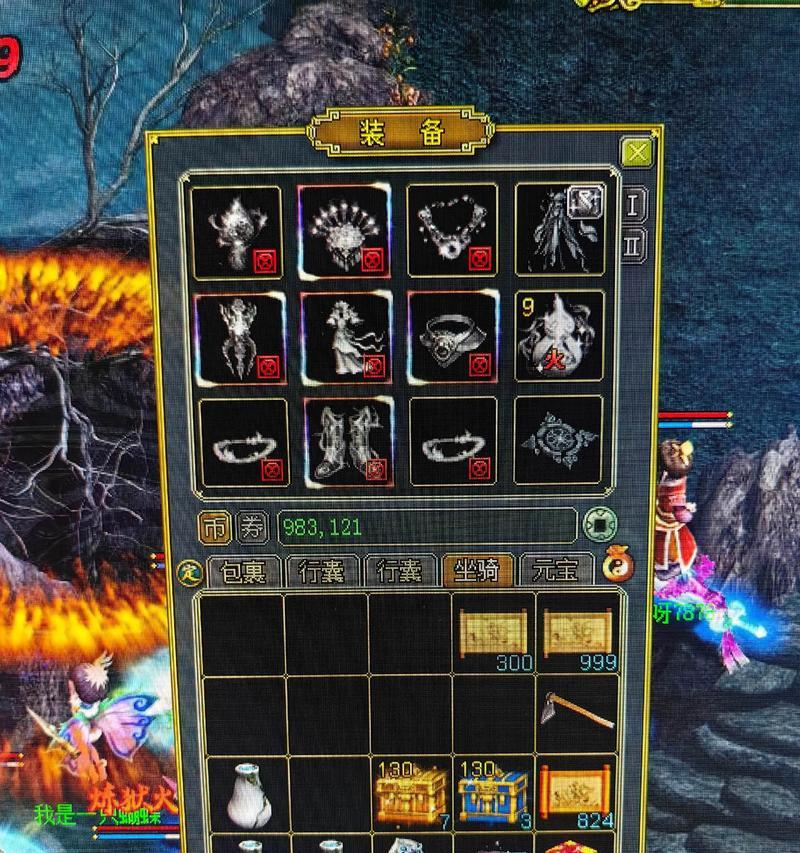The image size is (800, 853).
Task: Switch to equipment set II
Action: coord(633,243)
